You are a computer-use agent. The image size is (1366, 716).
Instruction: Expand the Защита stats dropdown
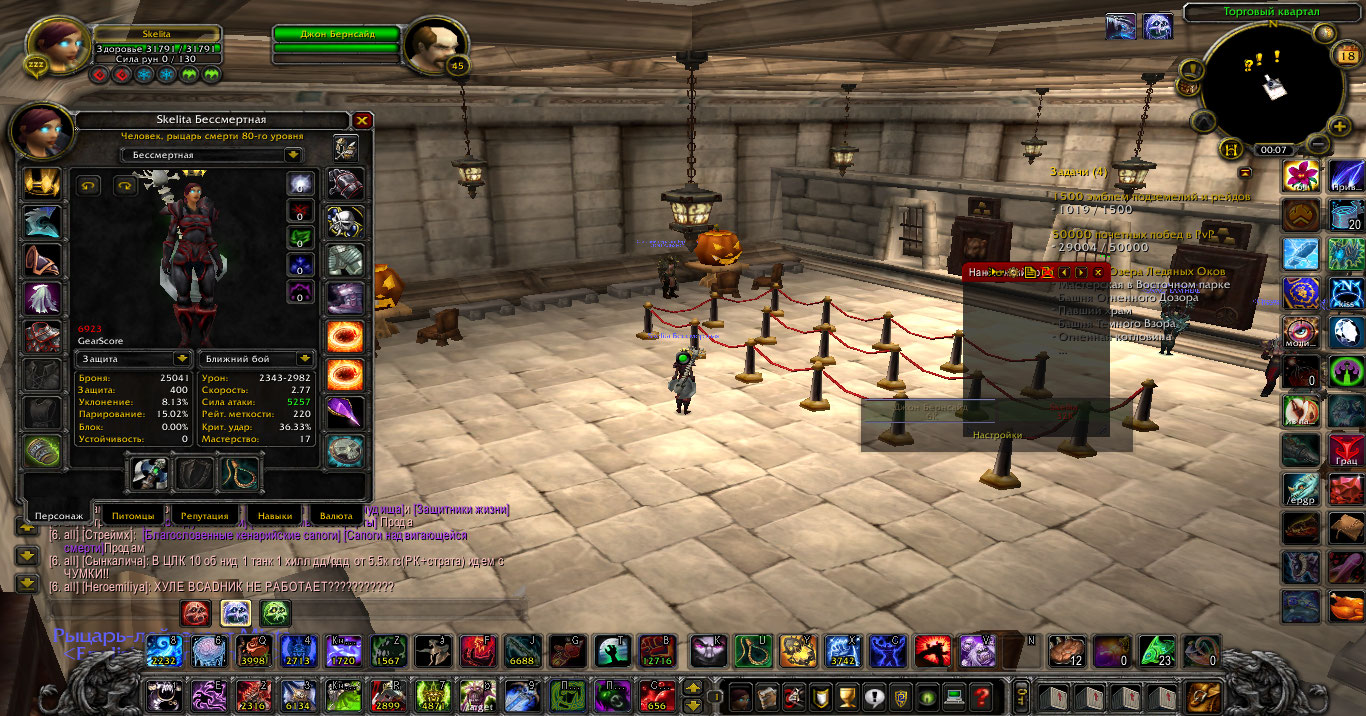click(182, 358)
